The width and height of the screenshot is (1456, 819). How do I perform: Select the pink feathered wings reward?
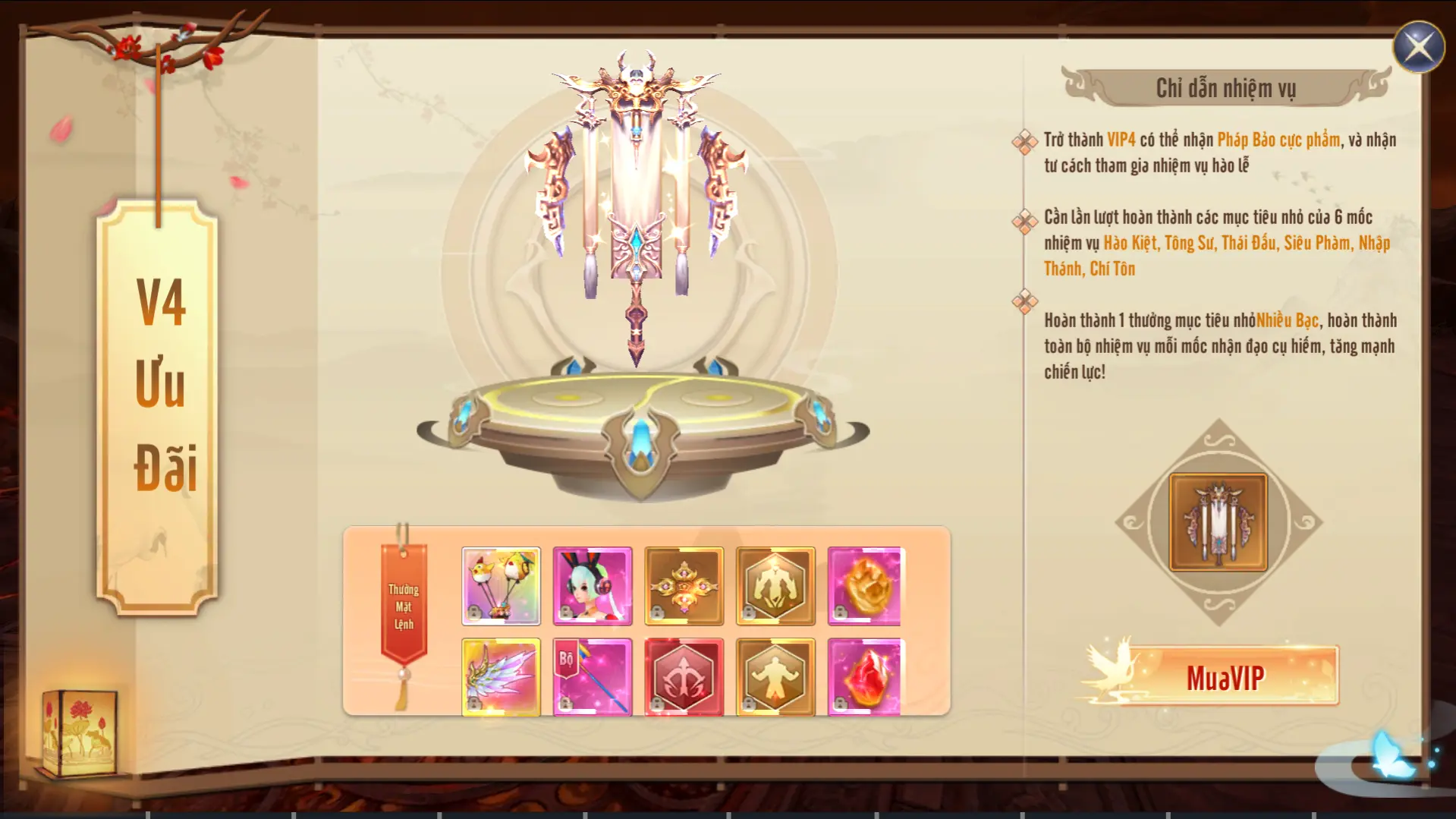[501, 677]
